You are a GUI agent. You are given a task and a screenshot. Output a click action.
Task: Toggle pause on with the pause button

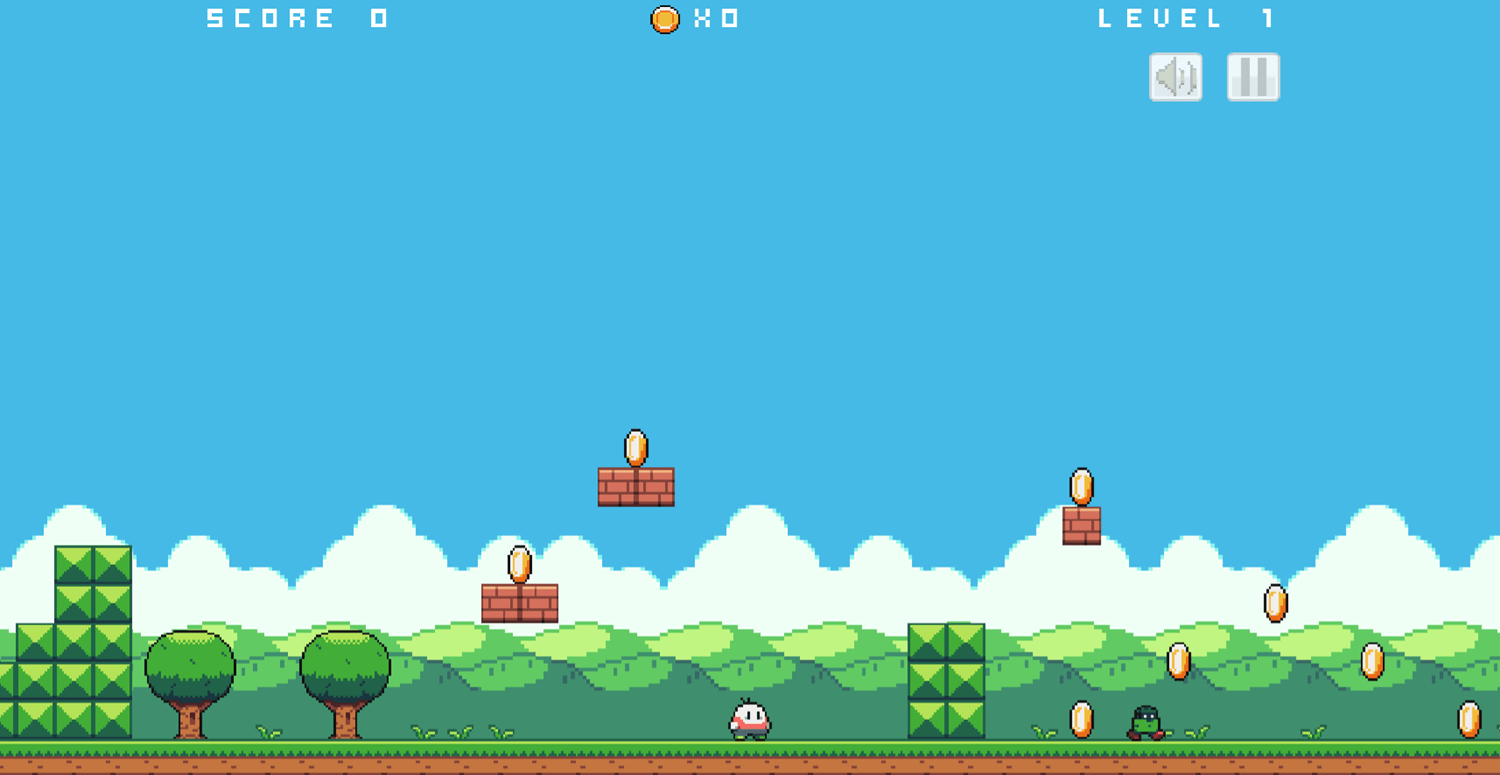coord(1251,77)
